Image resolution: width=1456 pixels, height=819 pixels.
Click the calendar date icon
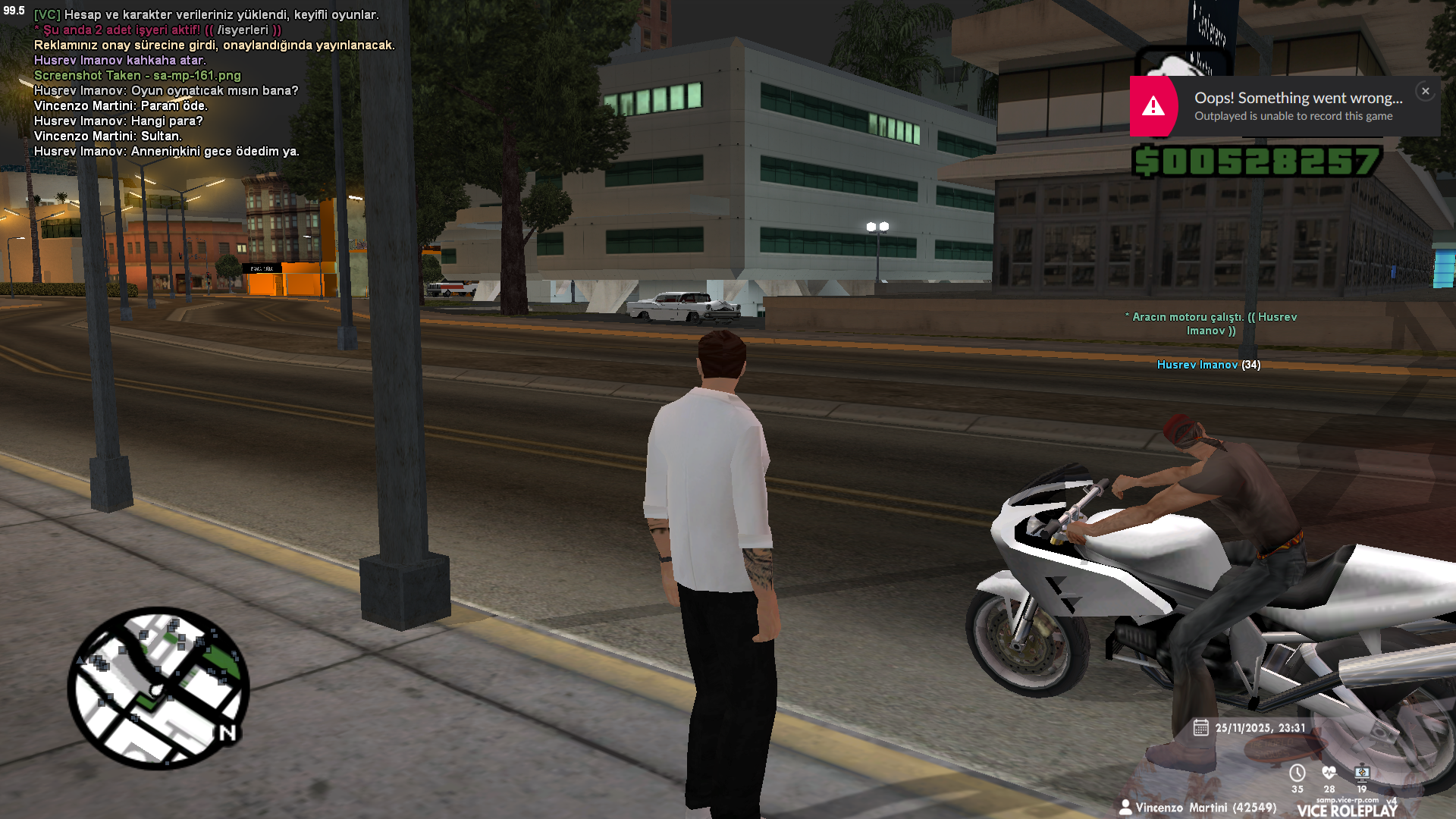pos(1200,728)
